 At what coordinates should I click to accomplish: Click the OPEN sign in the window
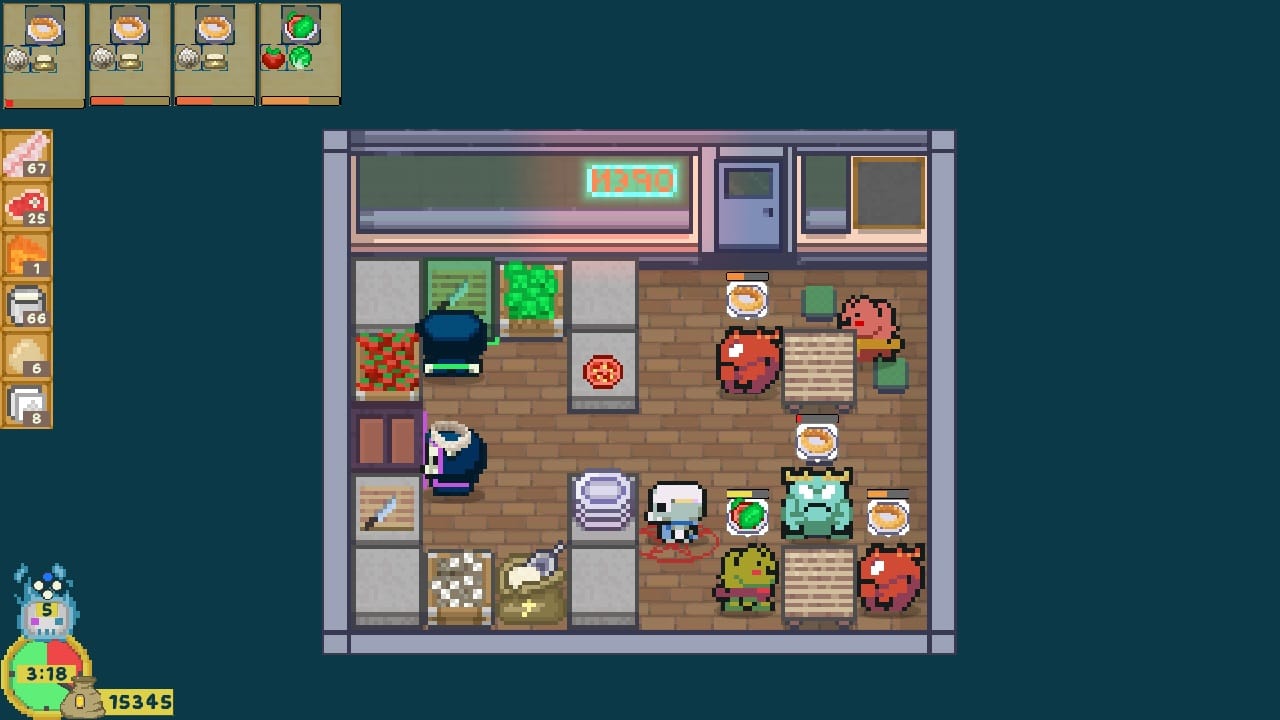[x=632, y=183]
